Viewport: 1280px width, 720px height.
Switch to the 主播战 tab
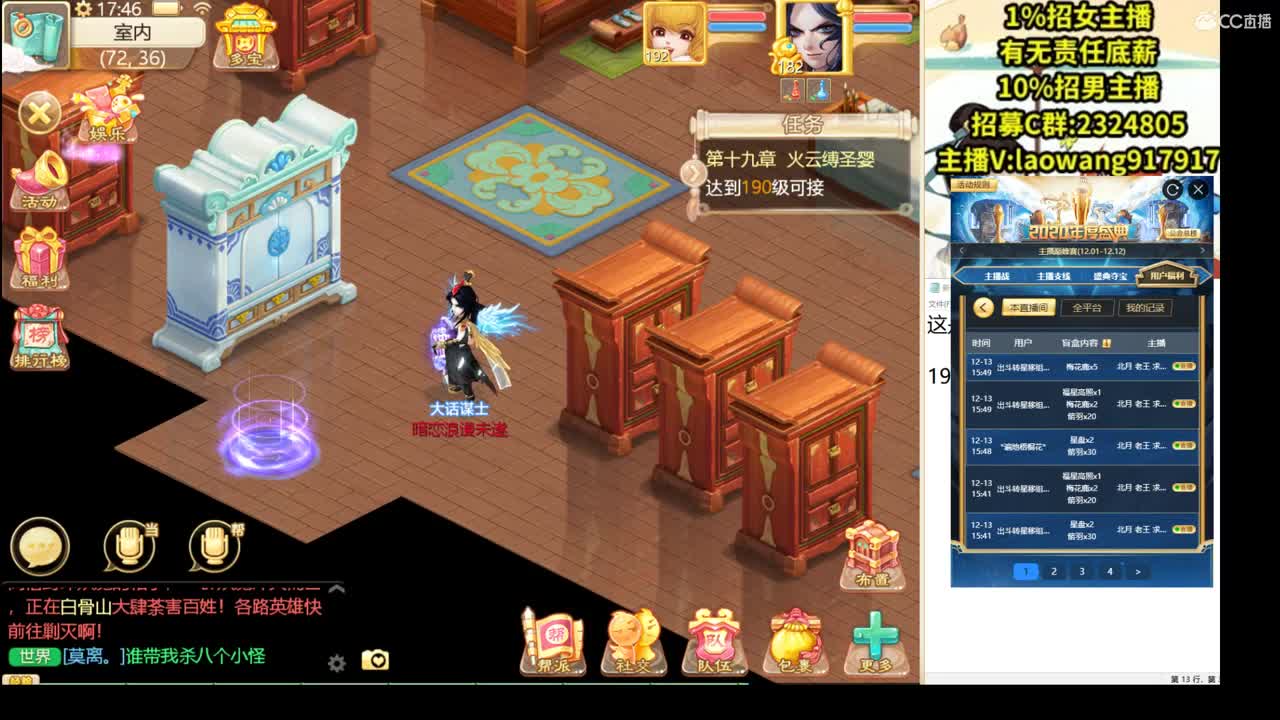point(998,276)
